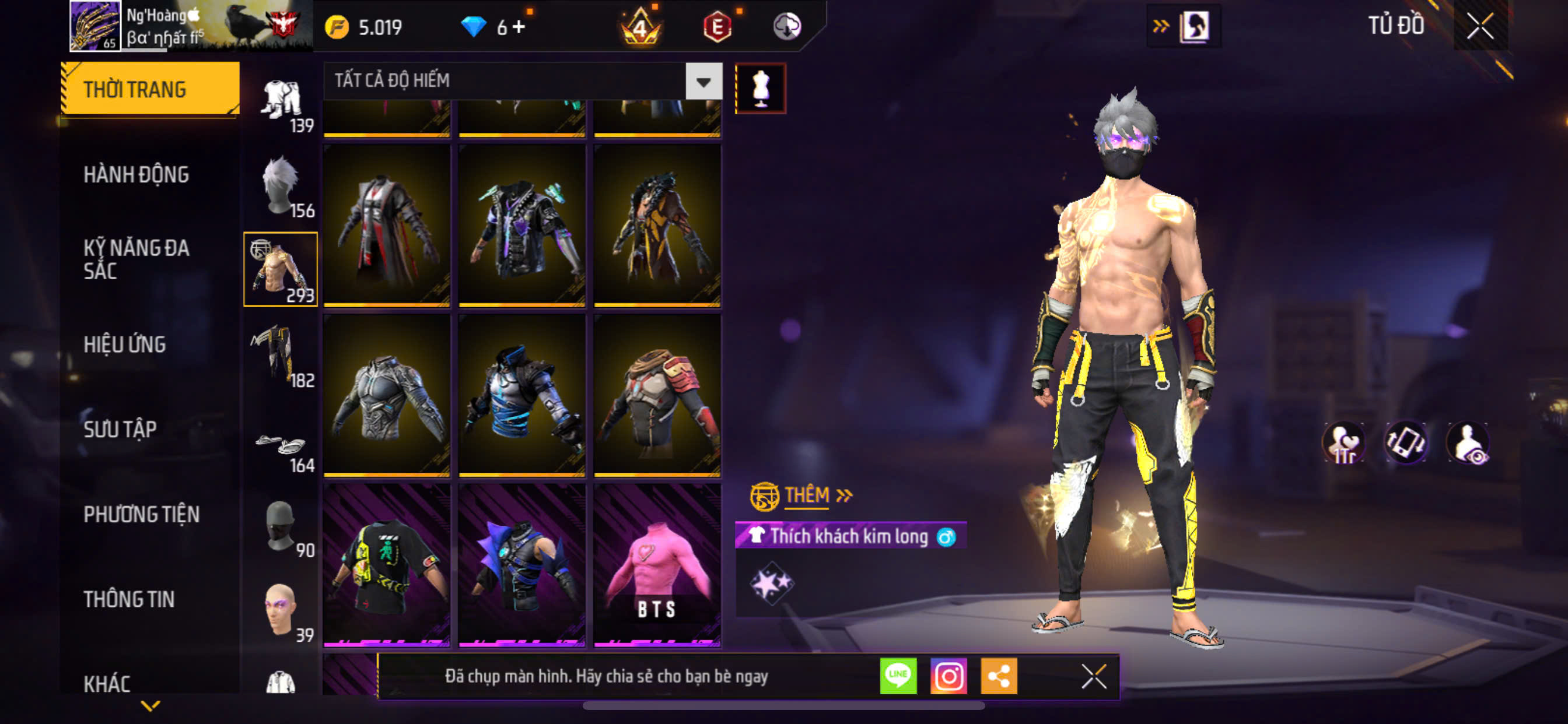Dismiss the screenshot share banner
1568x724 pixels.
(1093, 676)
